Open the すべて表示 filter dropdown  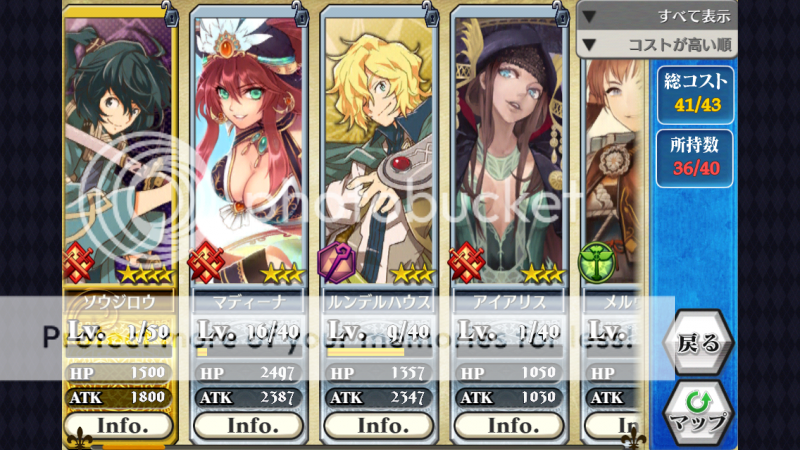point(658,16)
